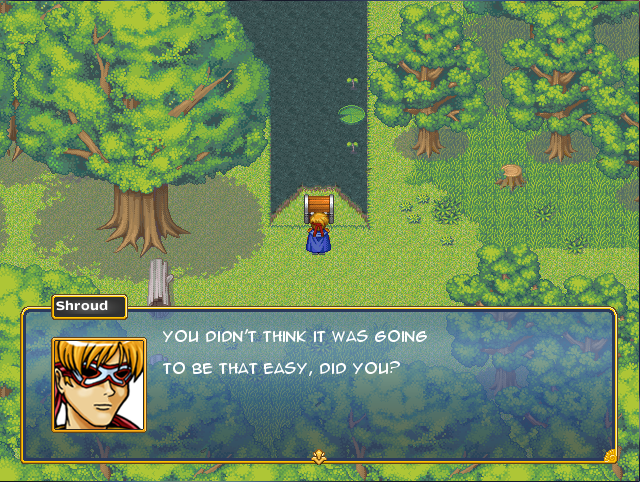
Task: Click the golden shell corner ornament
Action: [x=610, y=456]
